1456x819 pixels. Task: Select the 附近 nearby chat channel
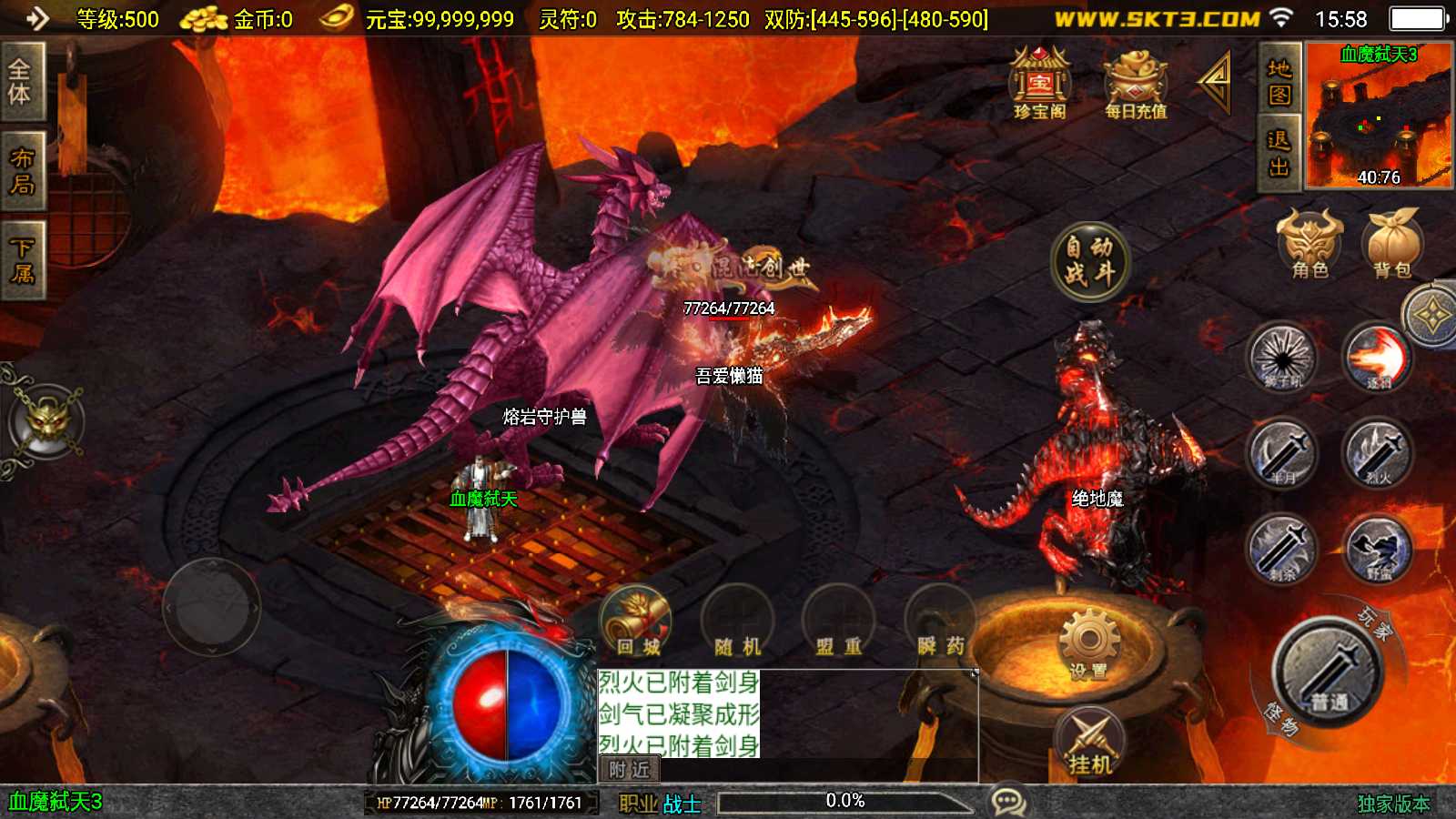click(629, 770)
